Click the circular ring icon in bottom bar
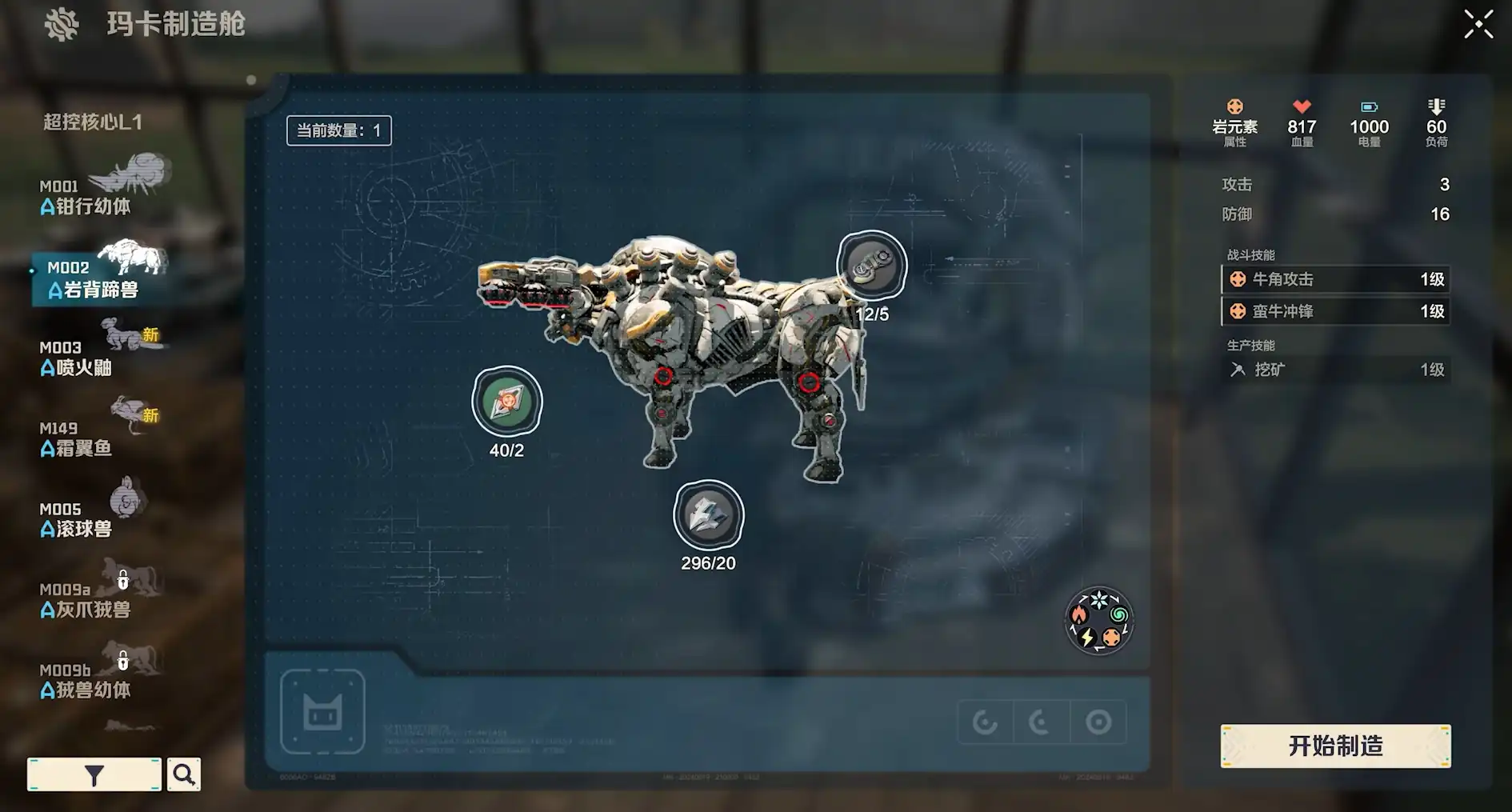 coord(1098,722)
